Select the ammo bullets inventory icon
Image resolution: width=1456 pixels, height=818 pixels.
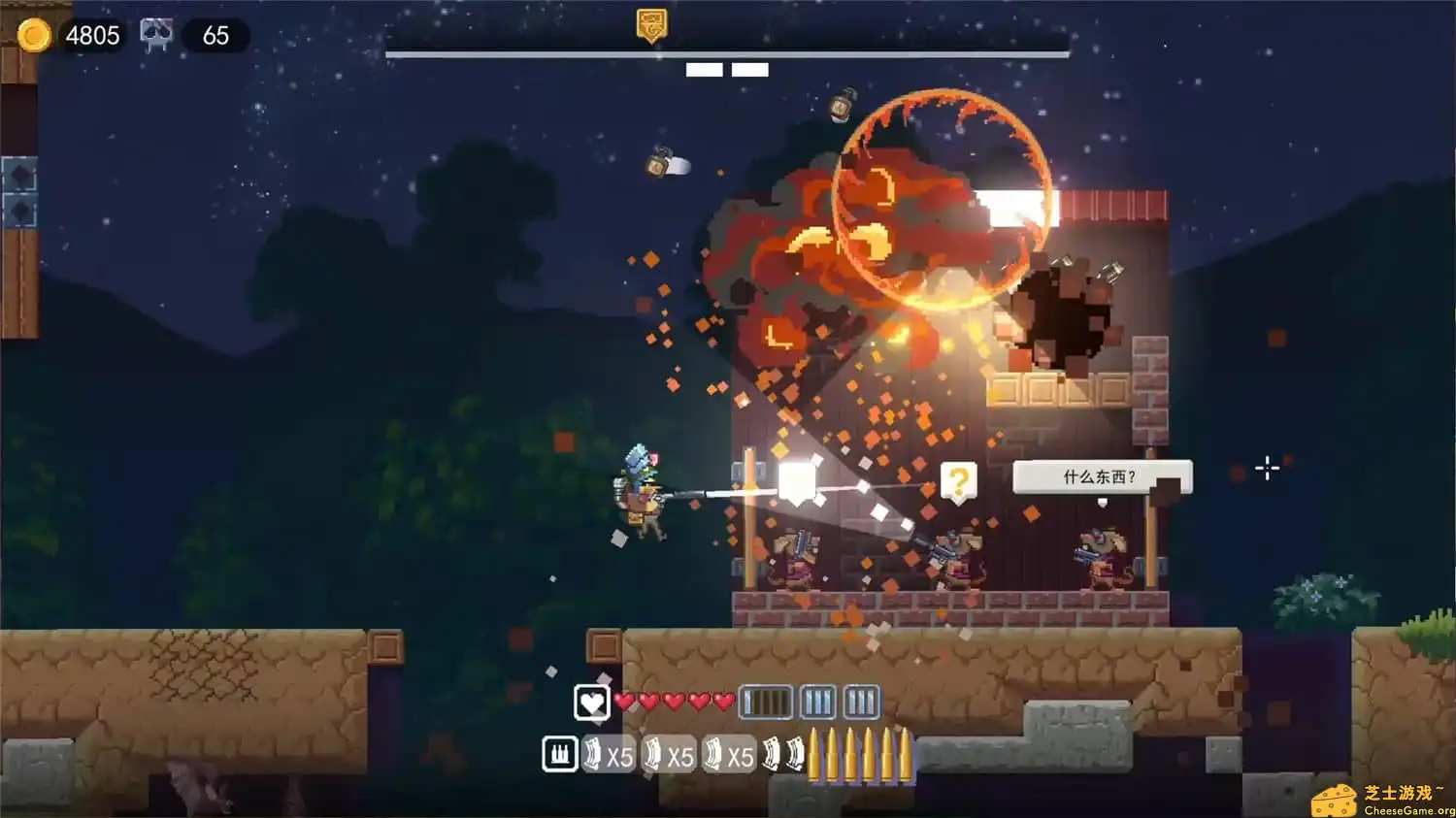tap(559, 754)
